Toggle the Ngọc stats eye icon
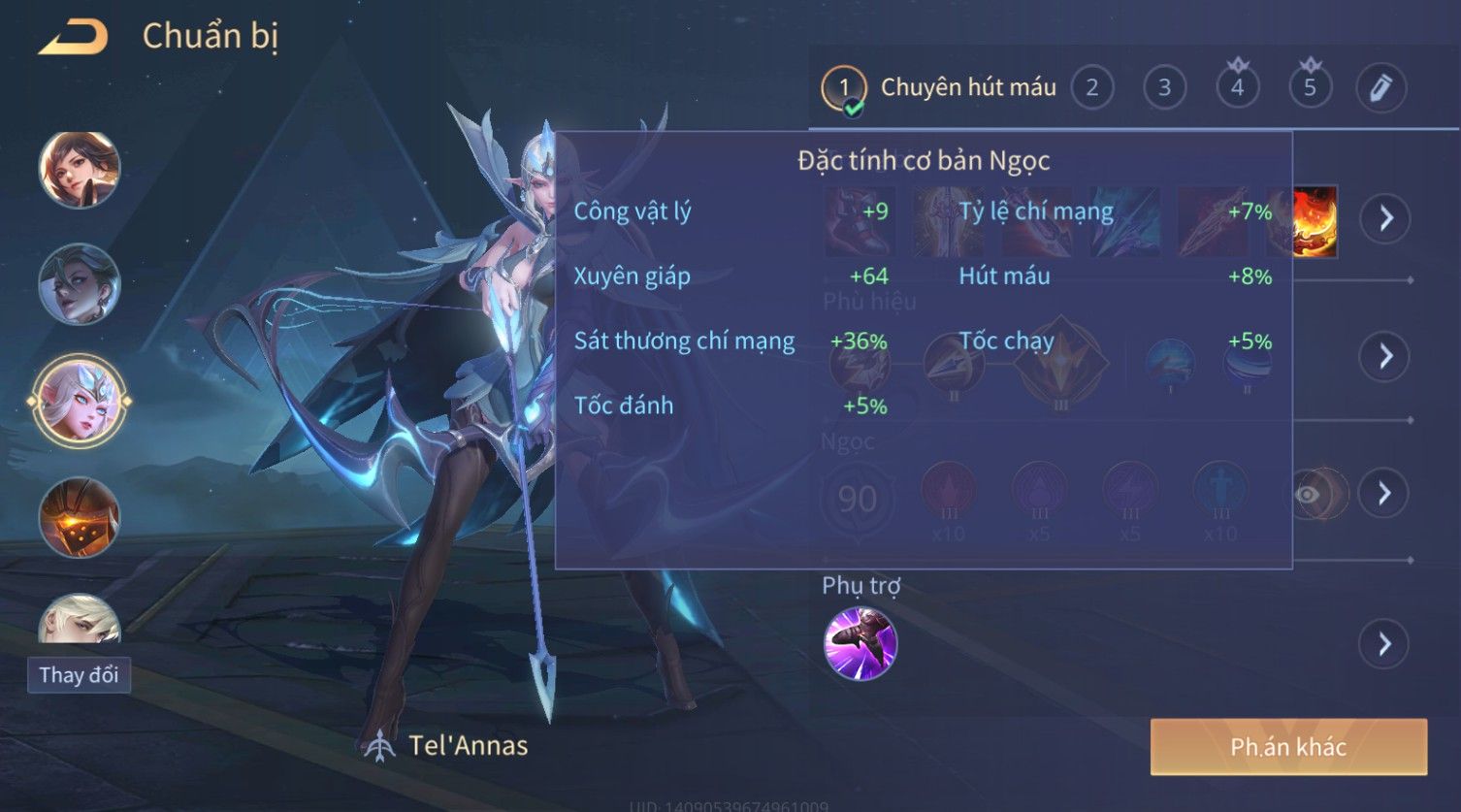Viewport: 1461px width, 812px height. pyautogui.click(x=1309, y=495)
